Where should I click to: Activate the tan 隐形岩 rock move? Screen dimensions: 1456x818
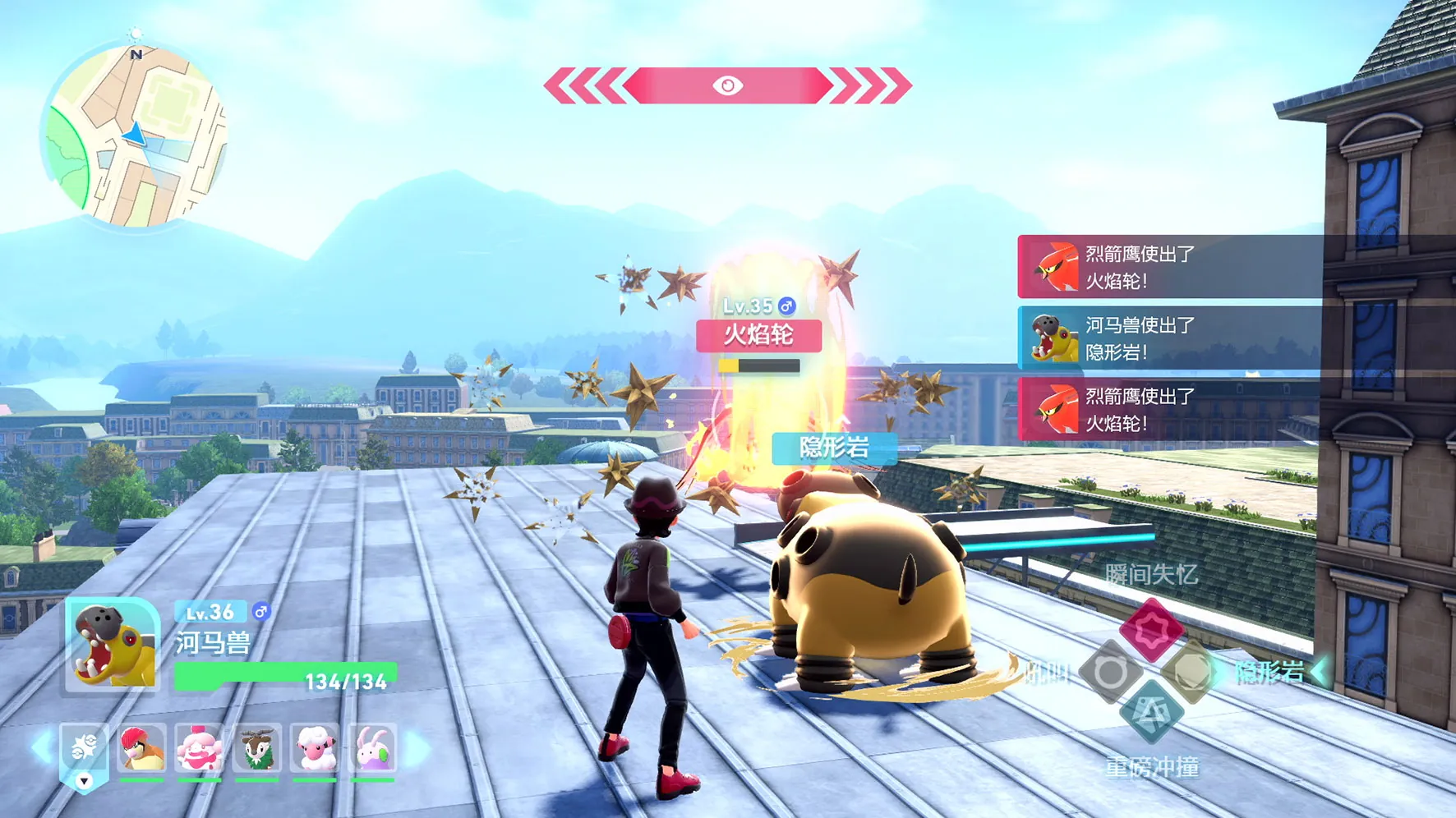click(1191, 673)
